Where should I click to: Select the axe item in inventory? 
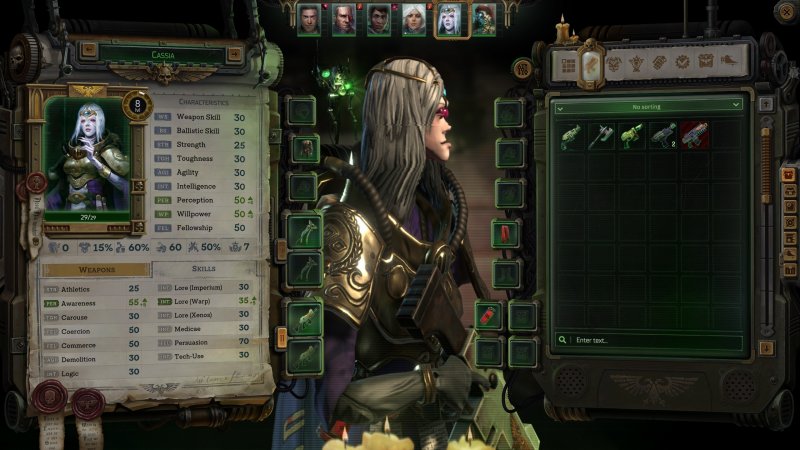click(x=602, y=135)
